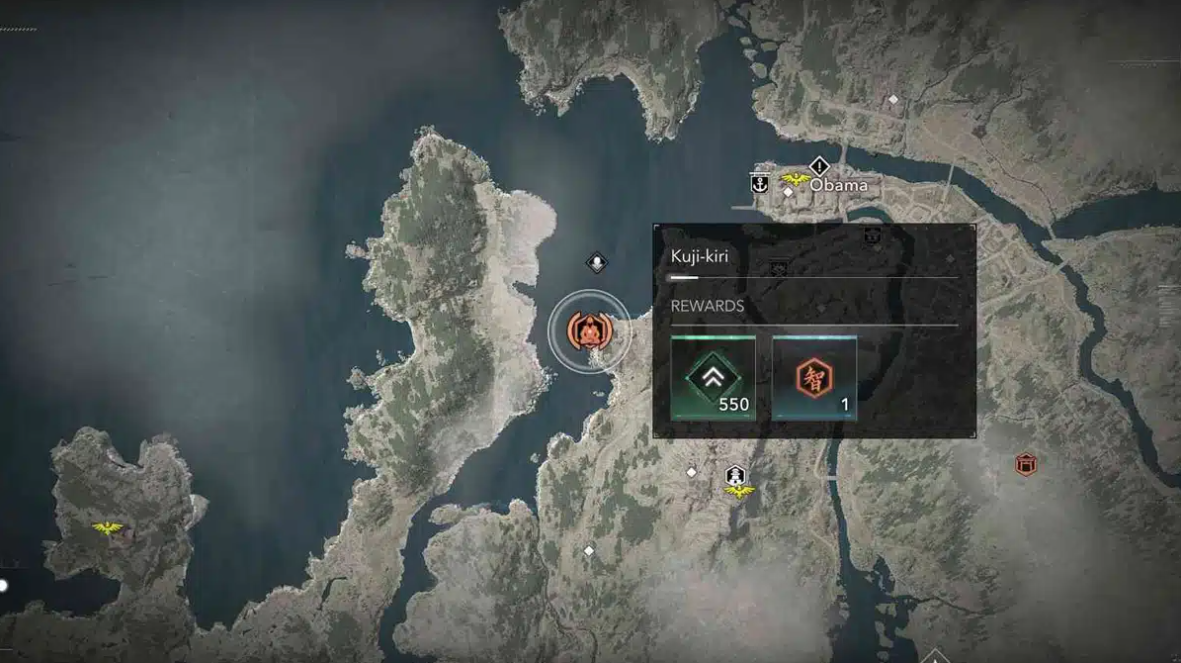Viewport: 1181px width, 663px height.
Task: Click the anchor harbor icon near Obama
Action: pos(759,183)
